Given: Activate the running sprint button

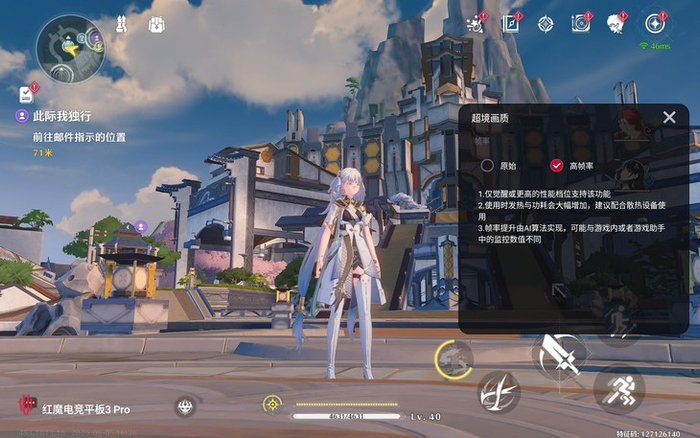Looking at the screenshot, I should click(619, 390).
